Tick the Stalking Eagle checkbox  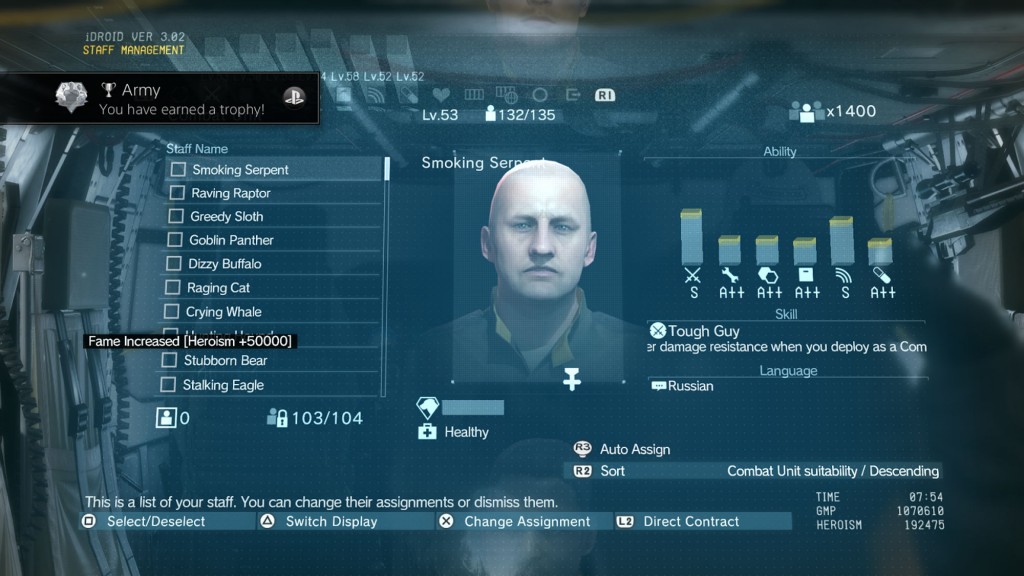(x=170, y=385)
